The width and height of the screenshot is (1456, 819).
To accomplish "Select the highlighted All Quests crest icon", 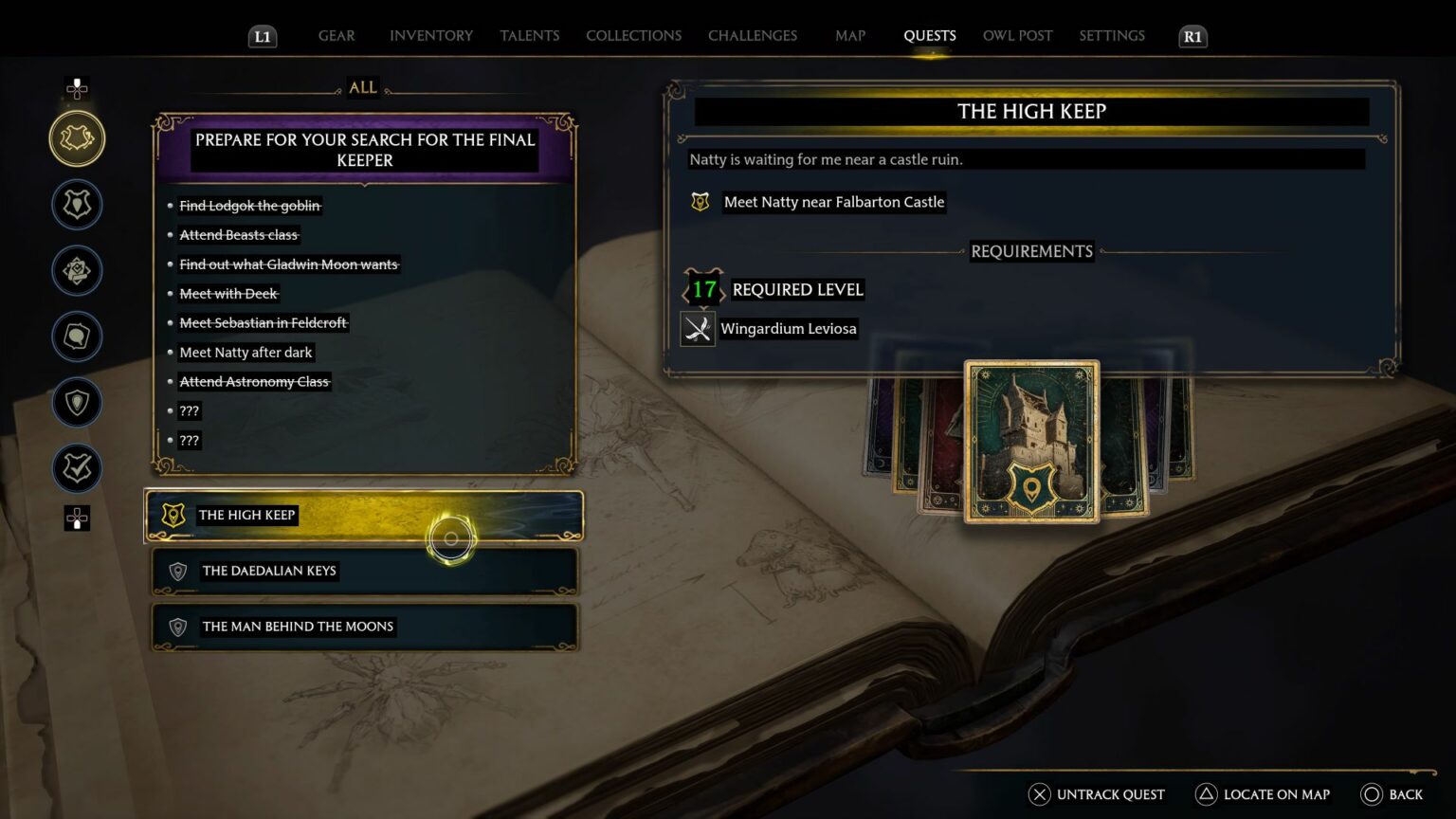I will [x=77, y=137].
